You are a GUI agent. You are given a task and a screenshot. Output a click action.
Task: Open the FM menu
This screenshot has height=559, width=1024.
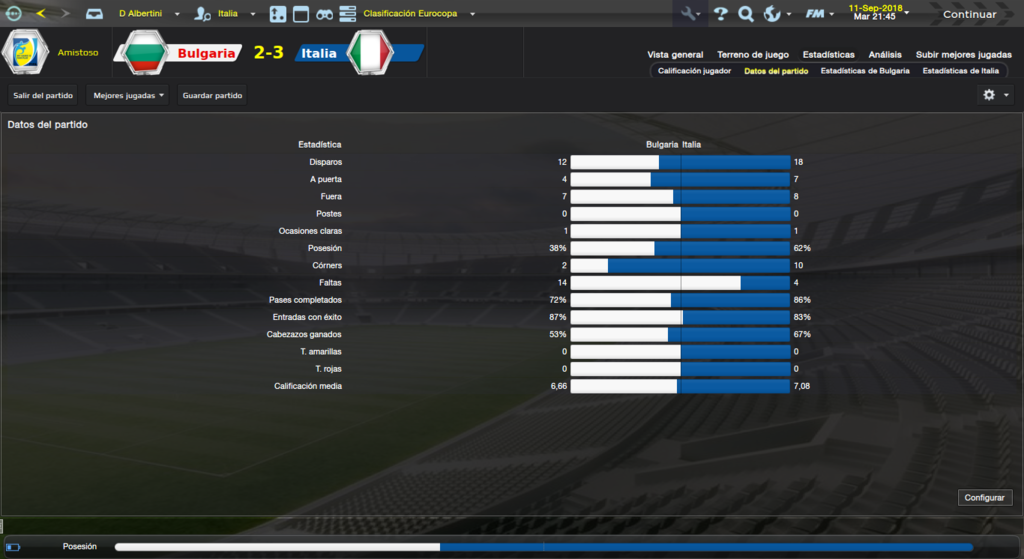(x=818, y=14)
